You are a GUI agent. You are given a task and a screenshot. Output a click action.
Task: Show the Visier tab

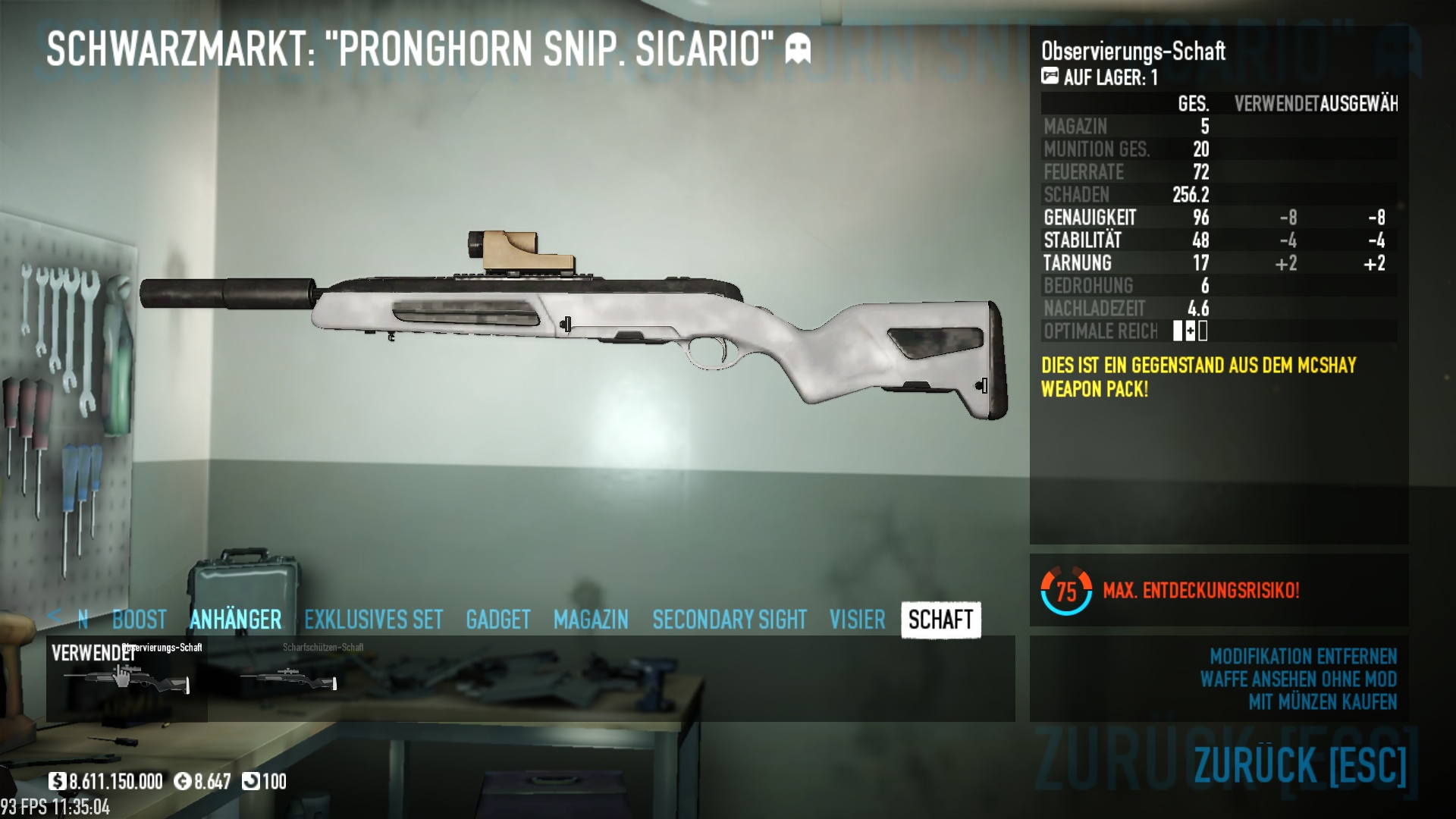[x=857, y=620]
